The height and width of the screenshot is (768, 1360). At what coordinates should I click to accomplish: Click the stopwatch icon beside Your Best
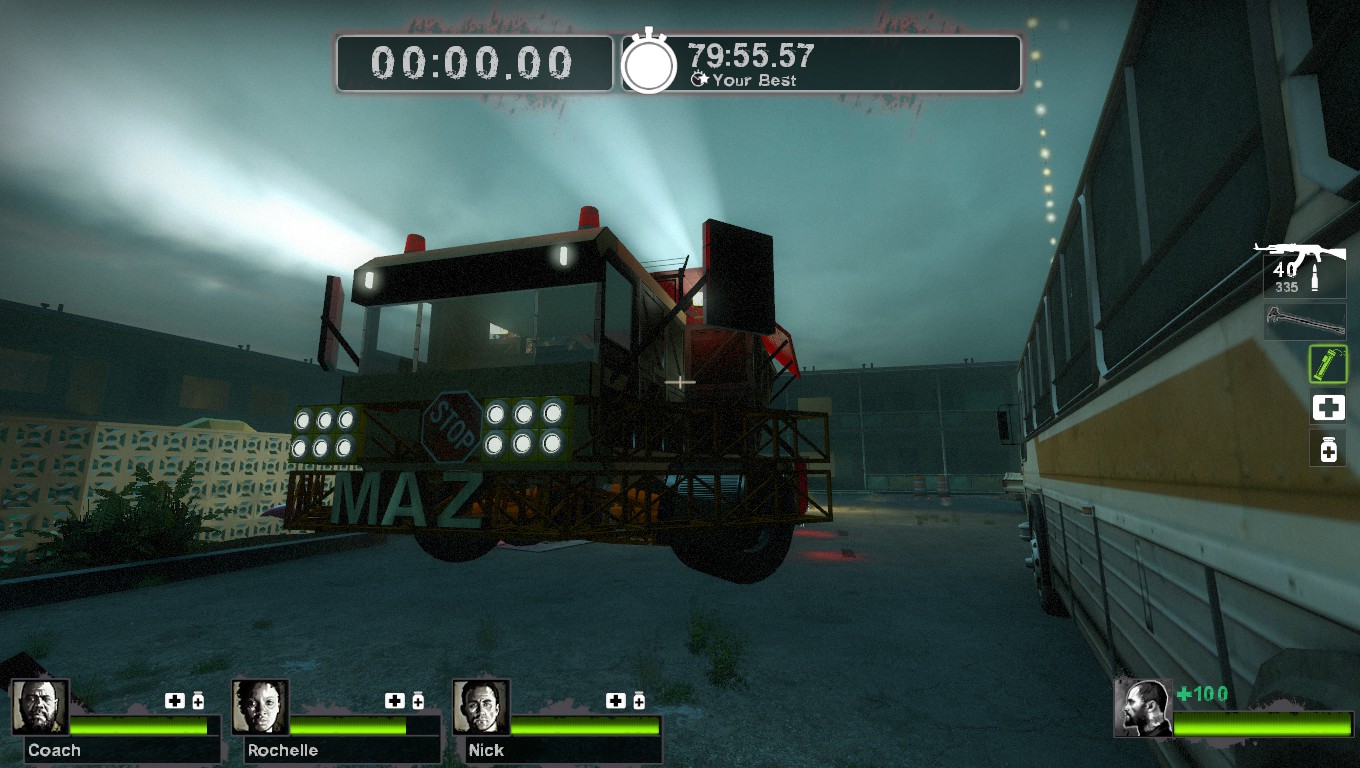[650, 65]
